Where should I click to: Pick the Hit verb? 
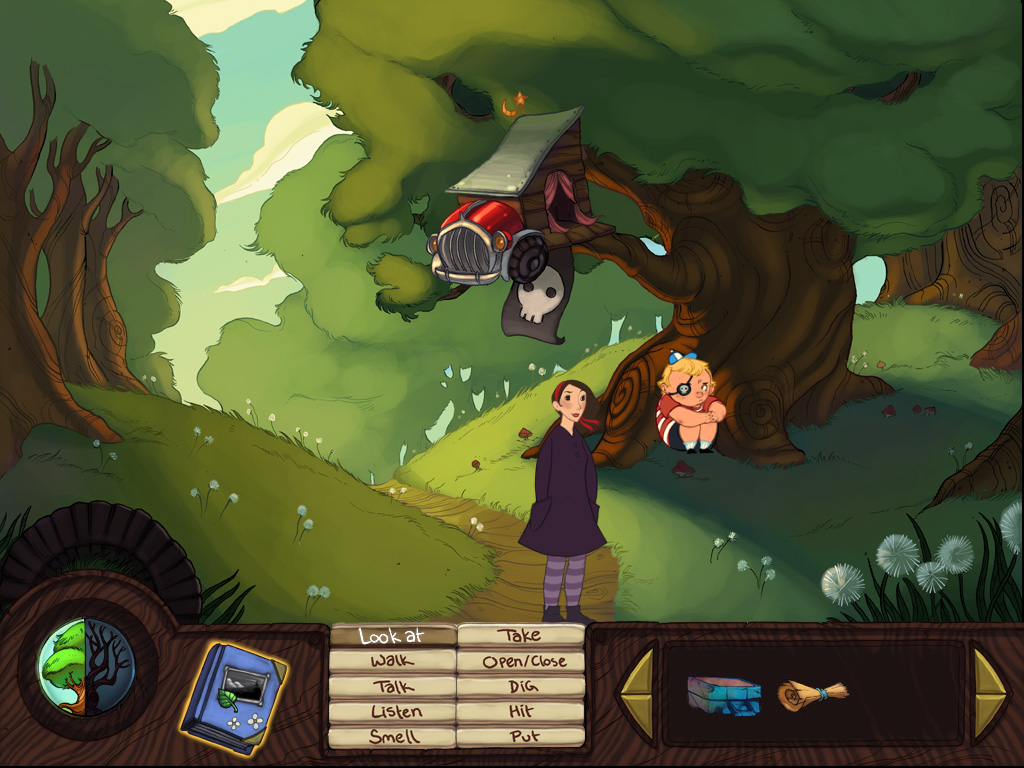click(520, 712)
